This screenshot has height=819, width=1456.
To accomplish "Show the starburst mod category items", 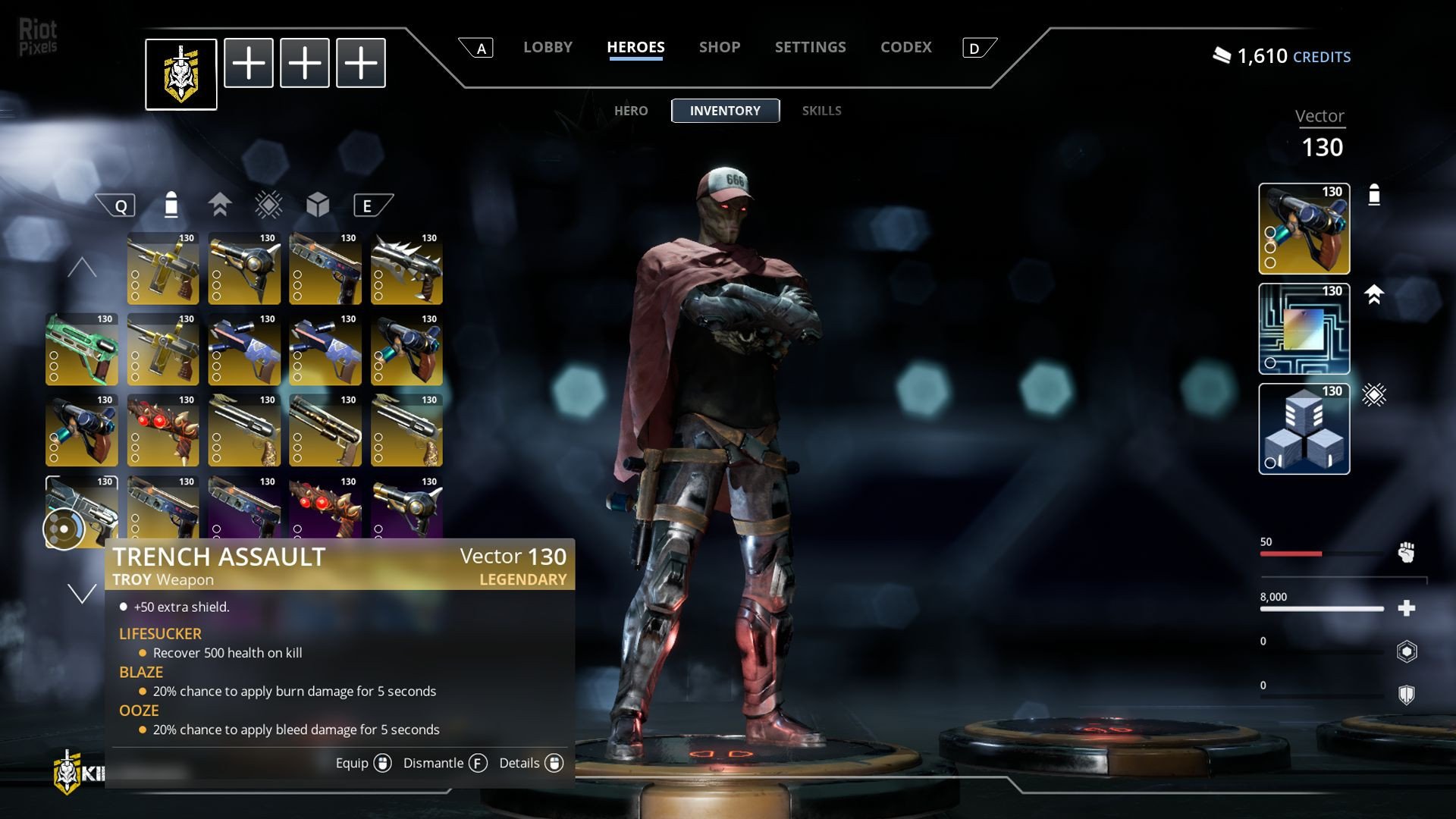I will click(268, 205).
